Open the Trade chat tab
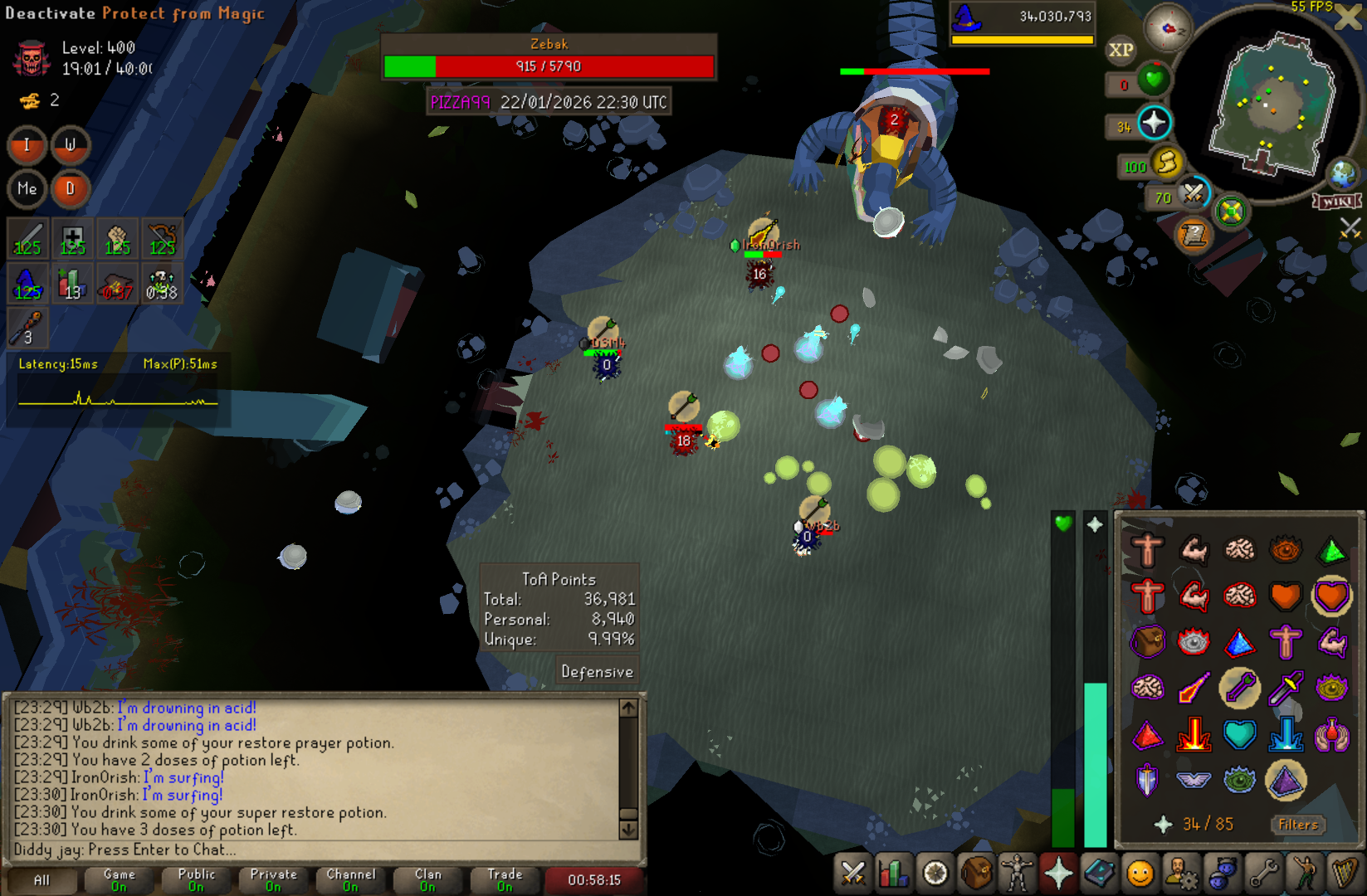 tap(505, 879)
